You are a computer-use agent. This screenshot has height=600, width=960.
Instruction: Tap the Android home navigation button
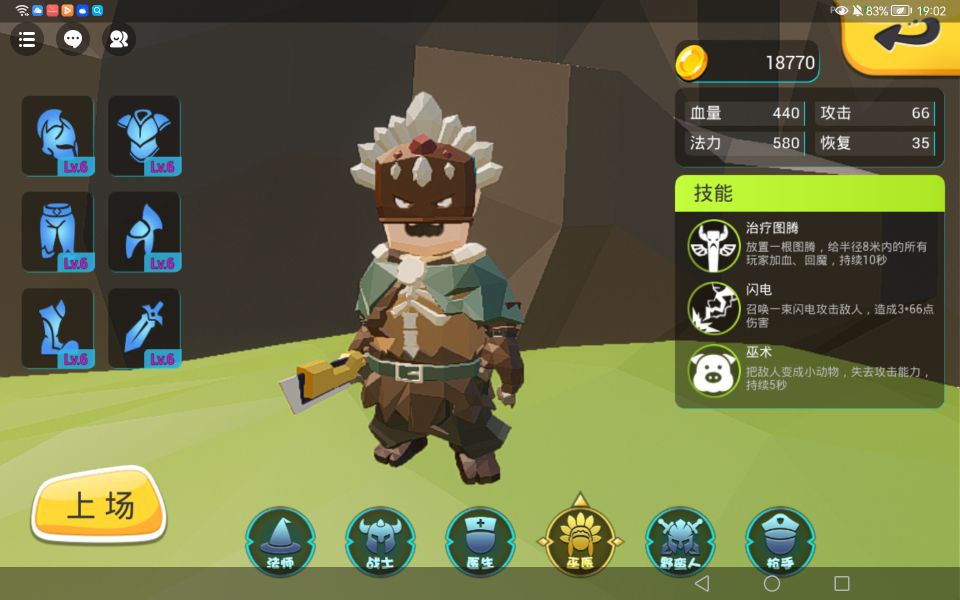[x=771, y=584]
